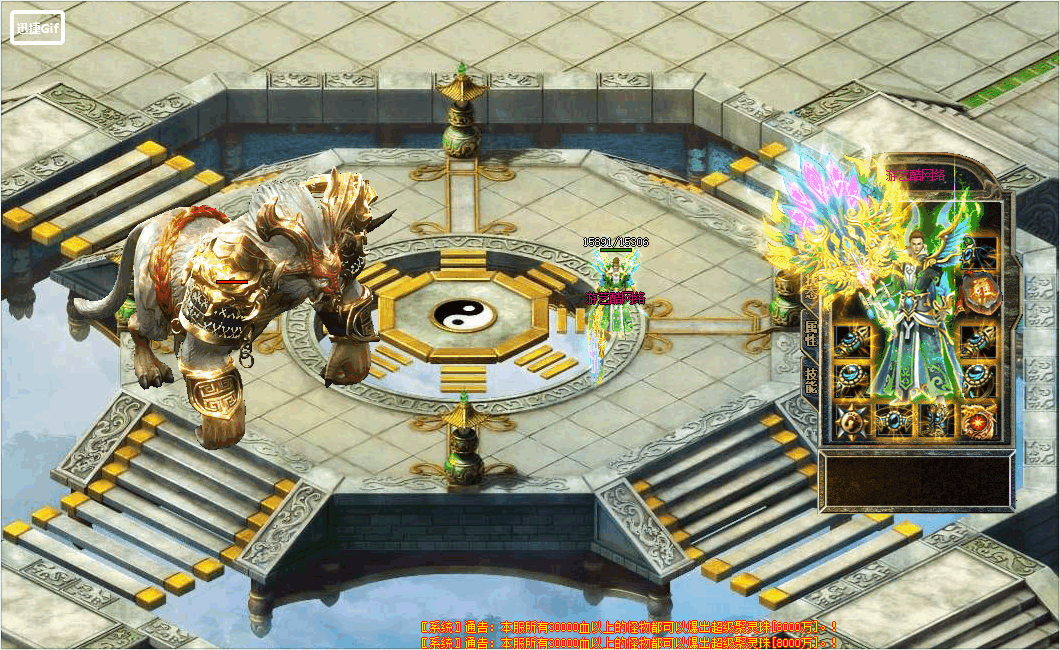Select the boots equipment slot
Screen dimensions: 1060x650
(937, 421)
